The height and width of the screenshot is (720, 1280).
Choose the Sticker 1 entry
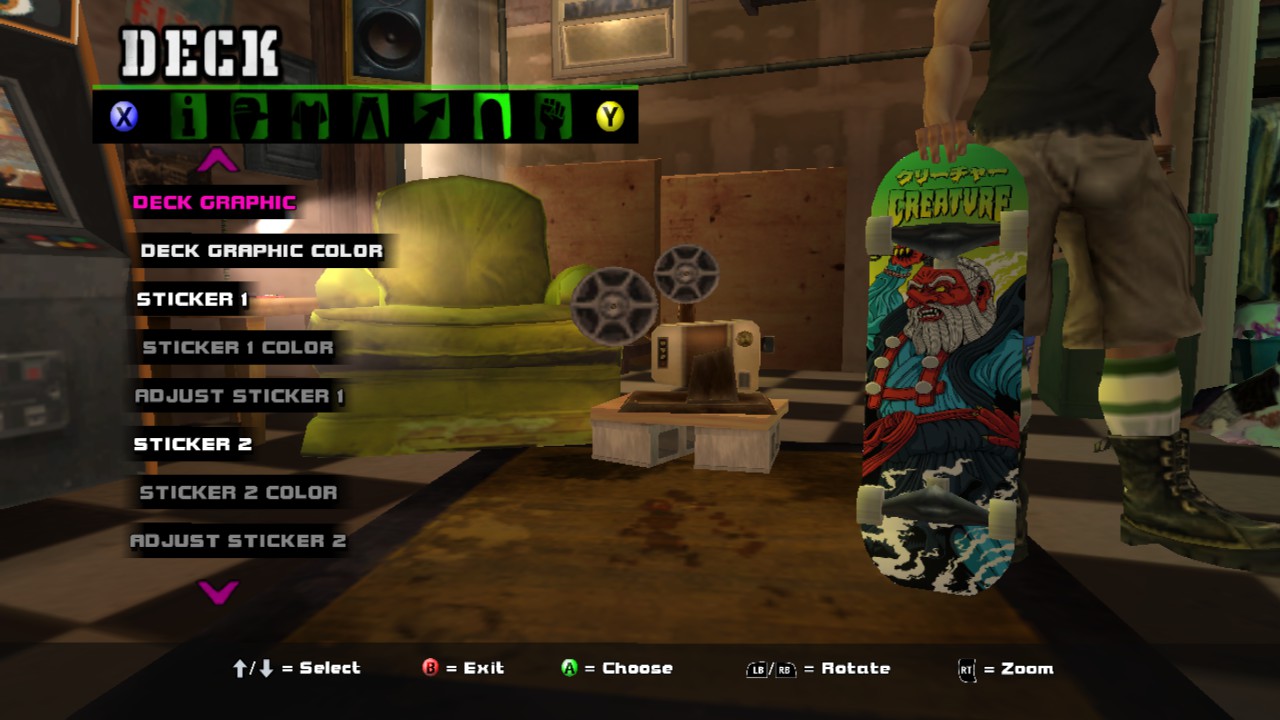point(192,299)
